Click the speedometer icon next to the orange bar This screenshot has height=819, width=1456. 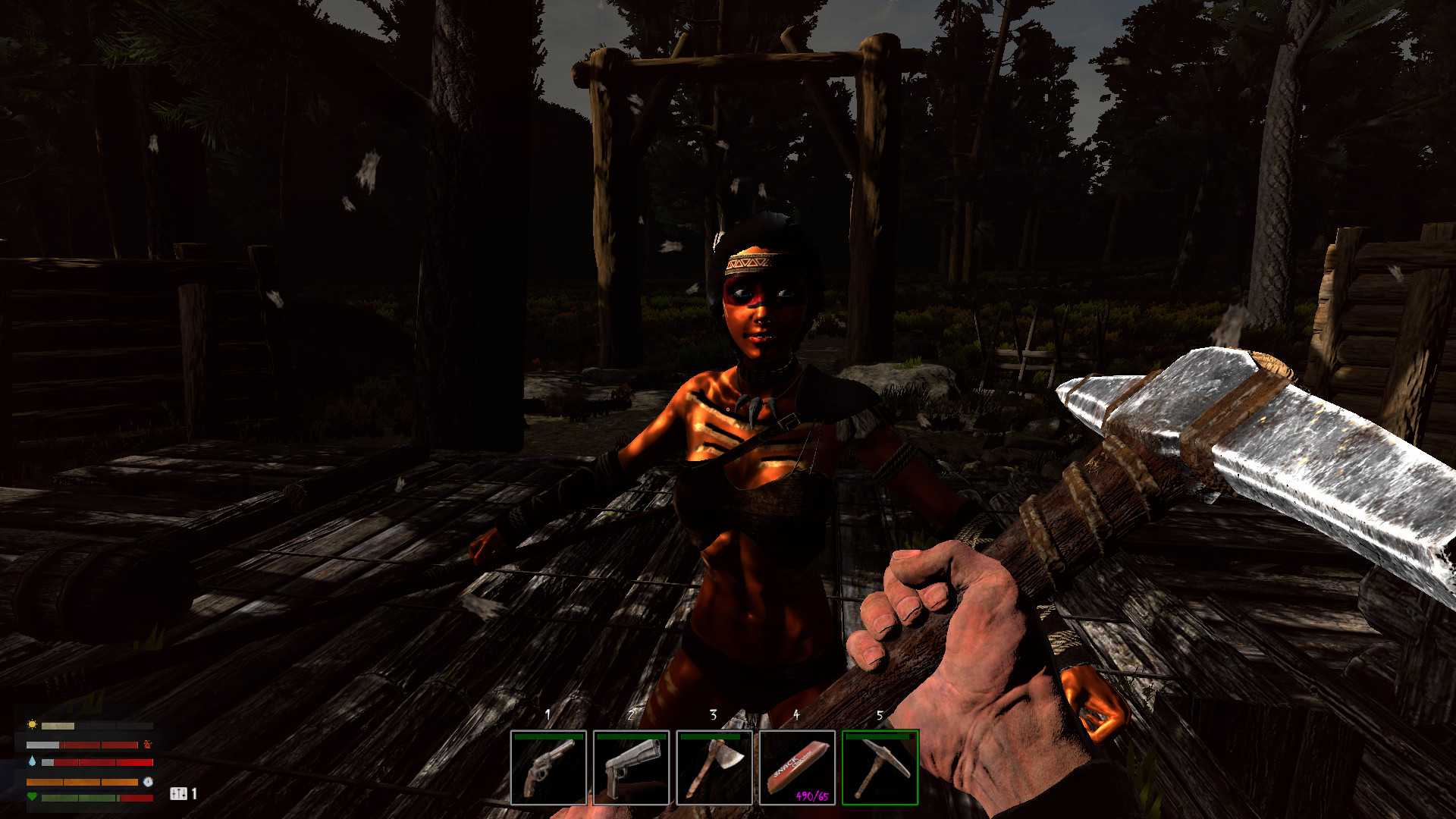pyautogui.click(x=148, y=783)
